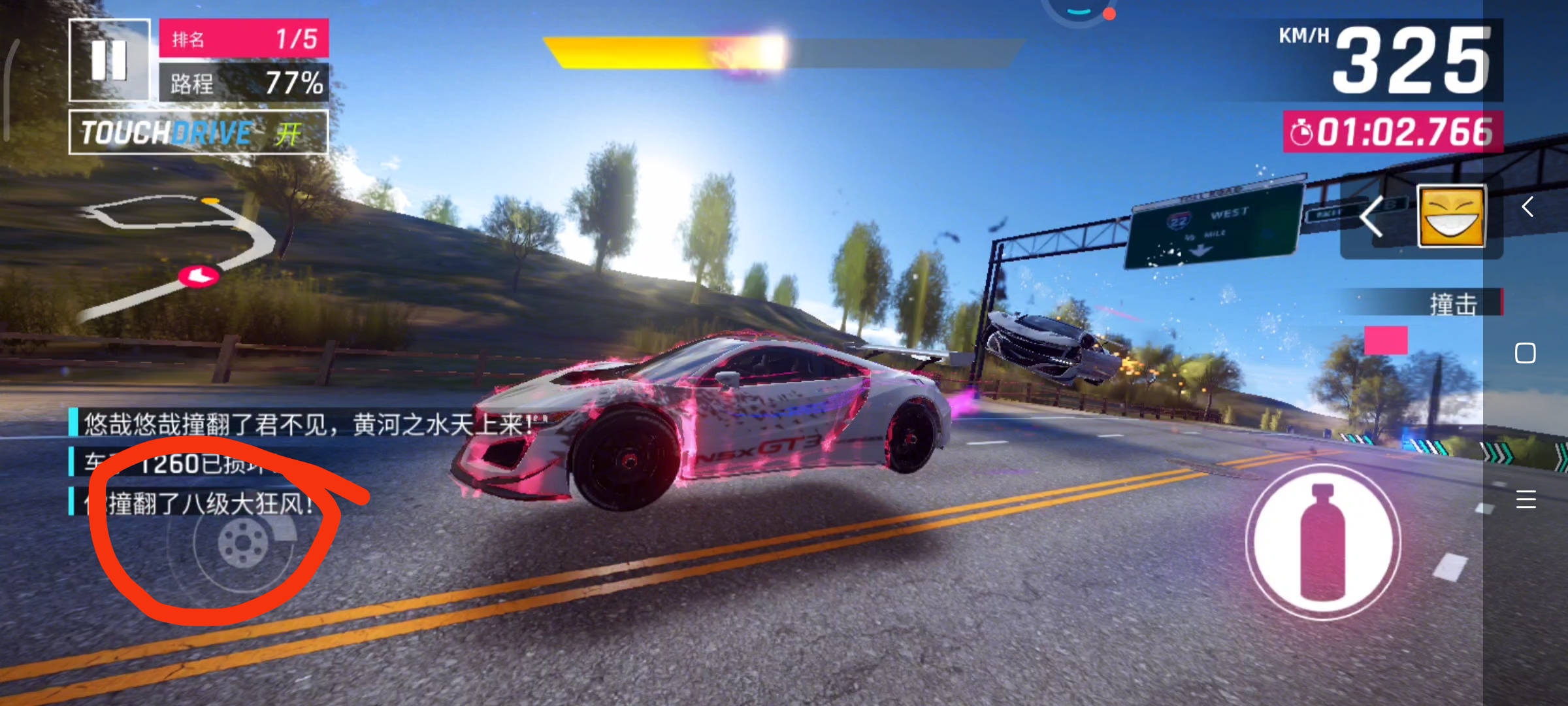Go back using the phone back arrow
The height and width of the screenshot is (706, 1568).
(x=1527, y=207)
